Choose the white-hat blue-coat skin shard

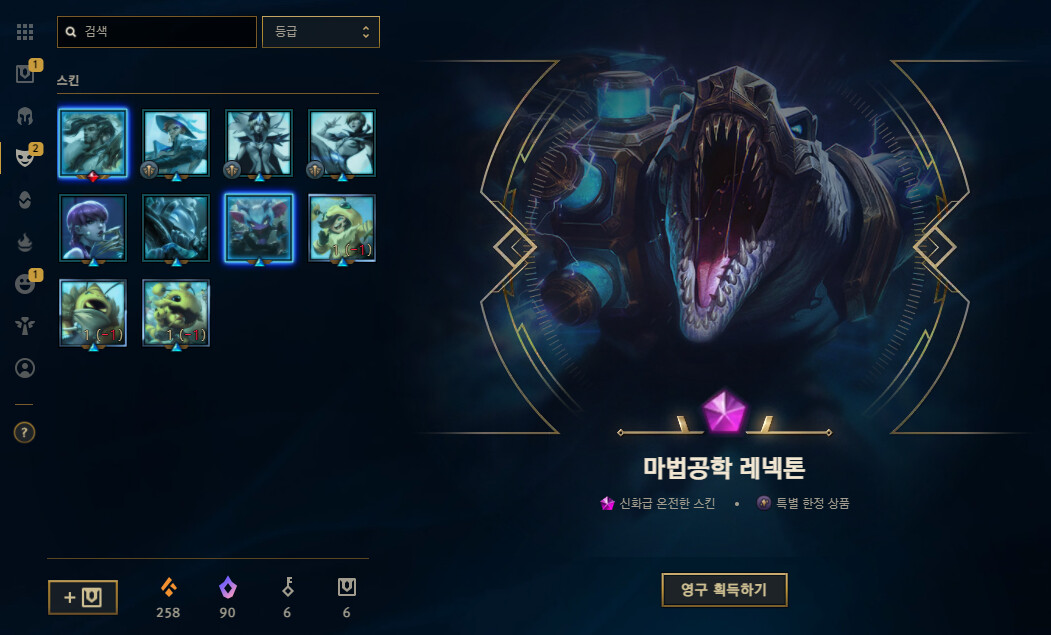(x=176, y=142)
